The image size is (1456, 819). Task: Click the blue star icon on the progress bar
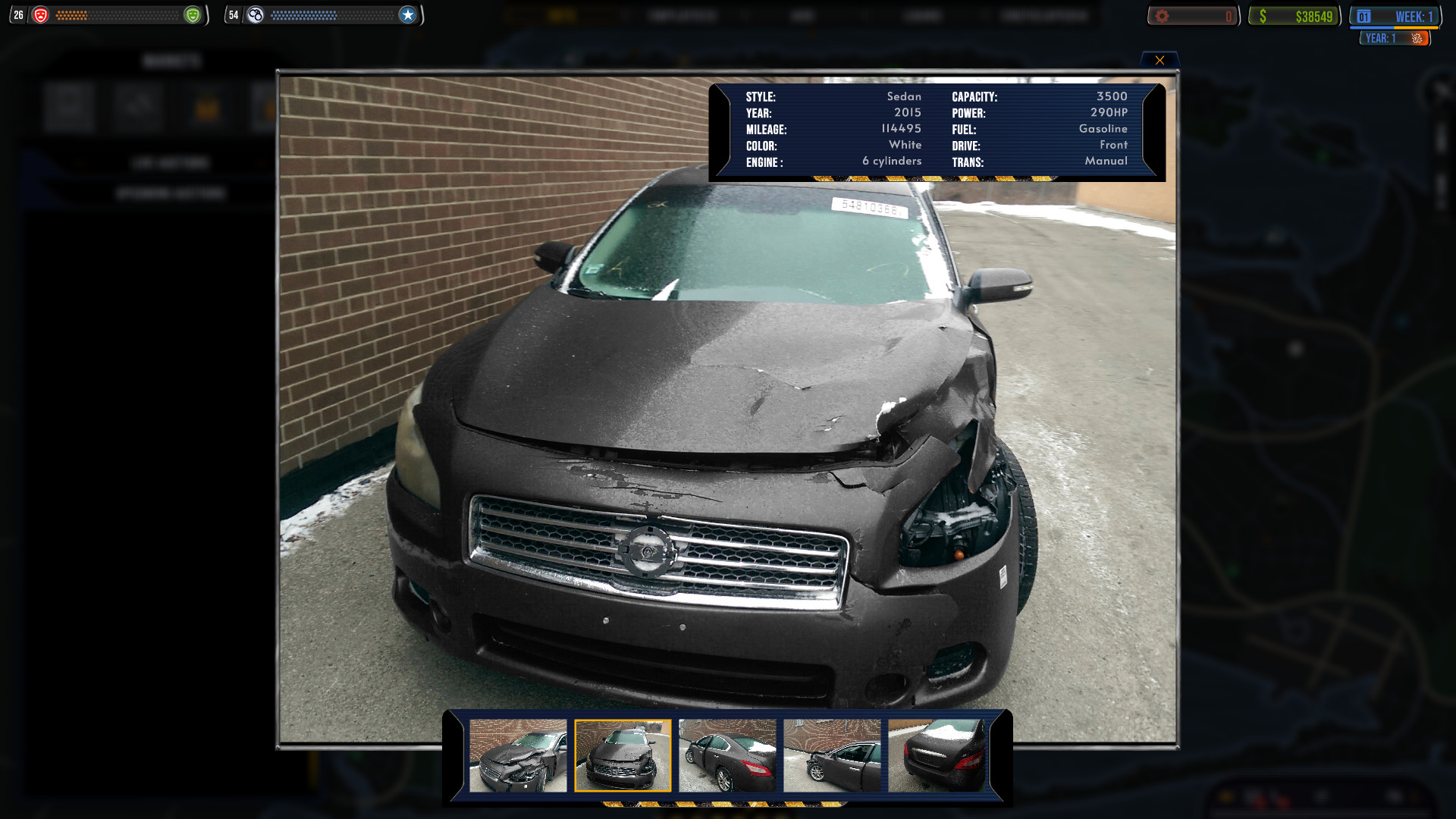pos(408,14)
